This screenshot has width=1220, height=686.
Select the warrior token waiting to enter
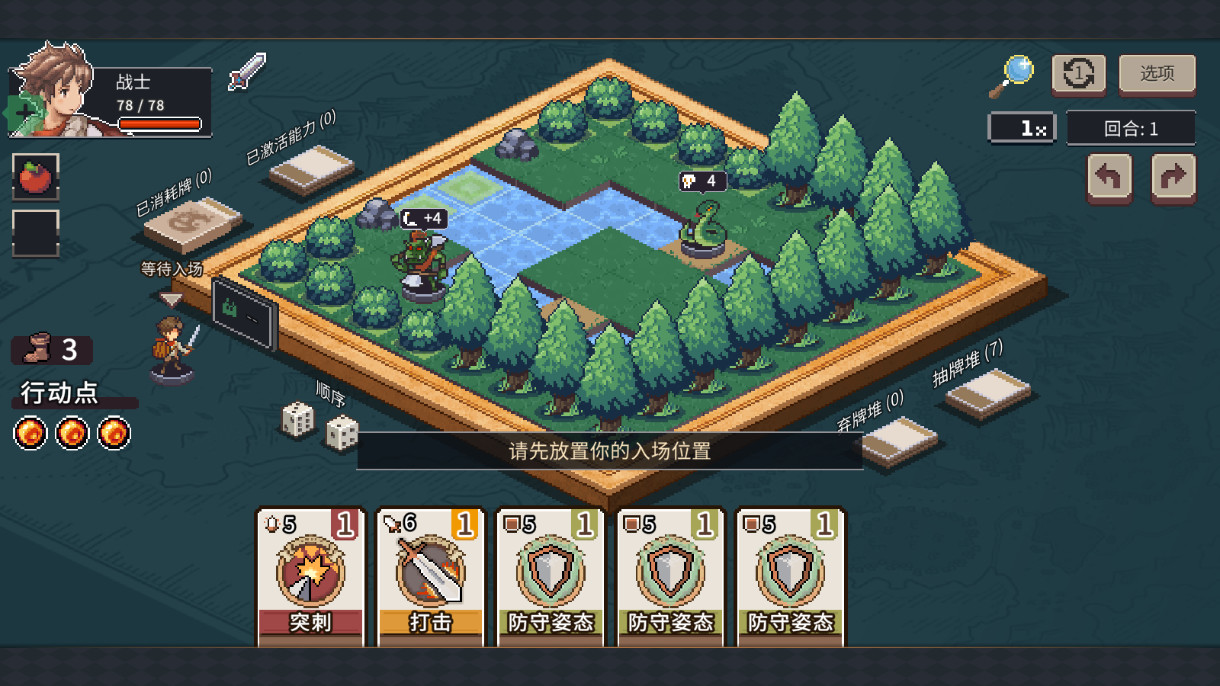[x=174, y=350]
